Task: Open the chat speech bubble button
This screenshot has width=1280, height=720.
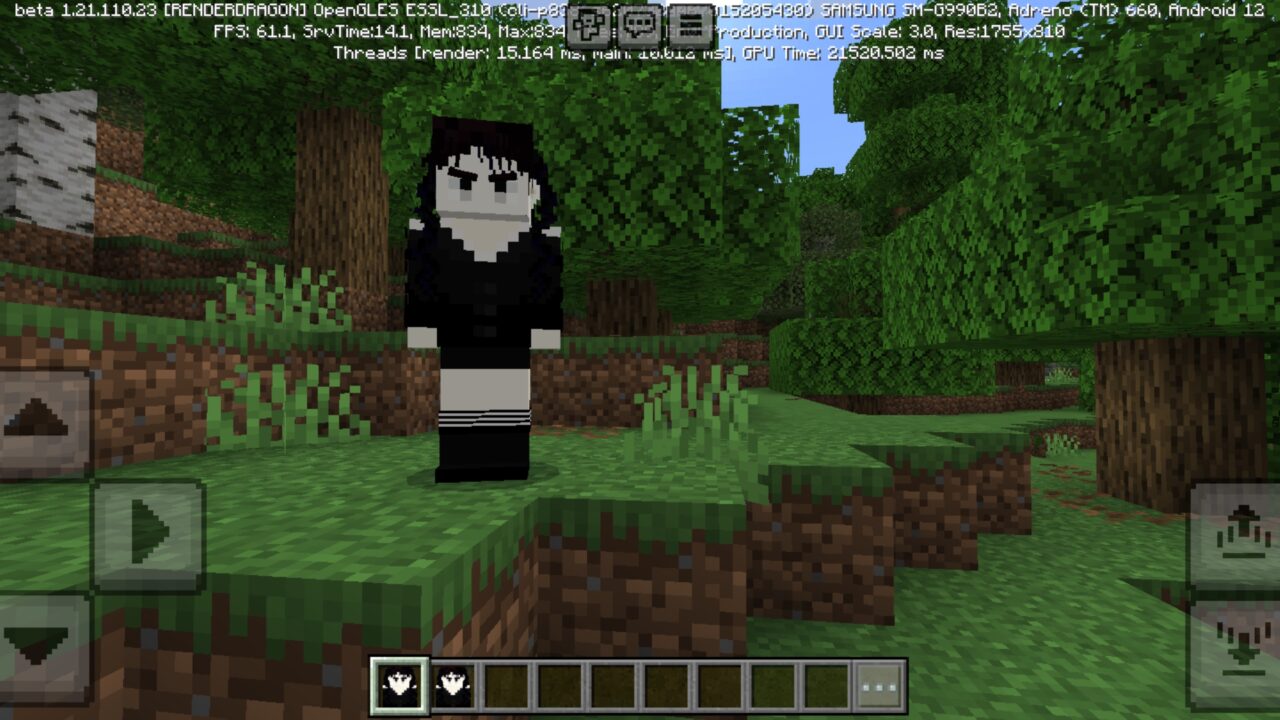Action: [x=639, y=24]
